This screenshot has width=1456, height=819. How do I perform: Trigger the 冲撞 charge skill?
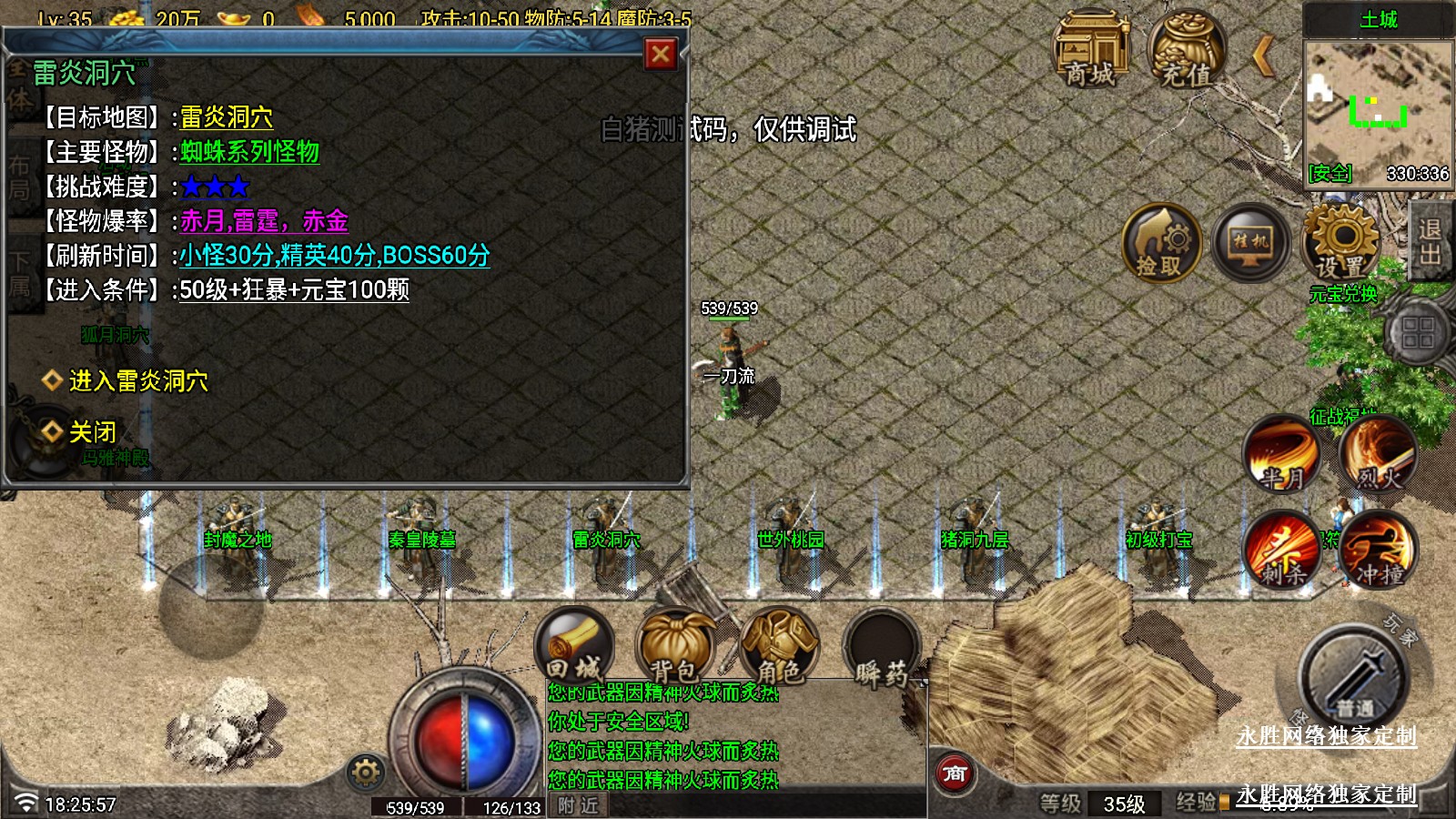(1378, 551)
